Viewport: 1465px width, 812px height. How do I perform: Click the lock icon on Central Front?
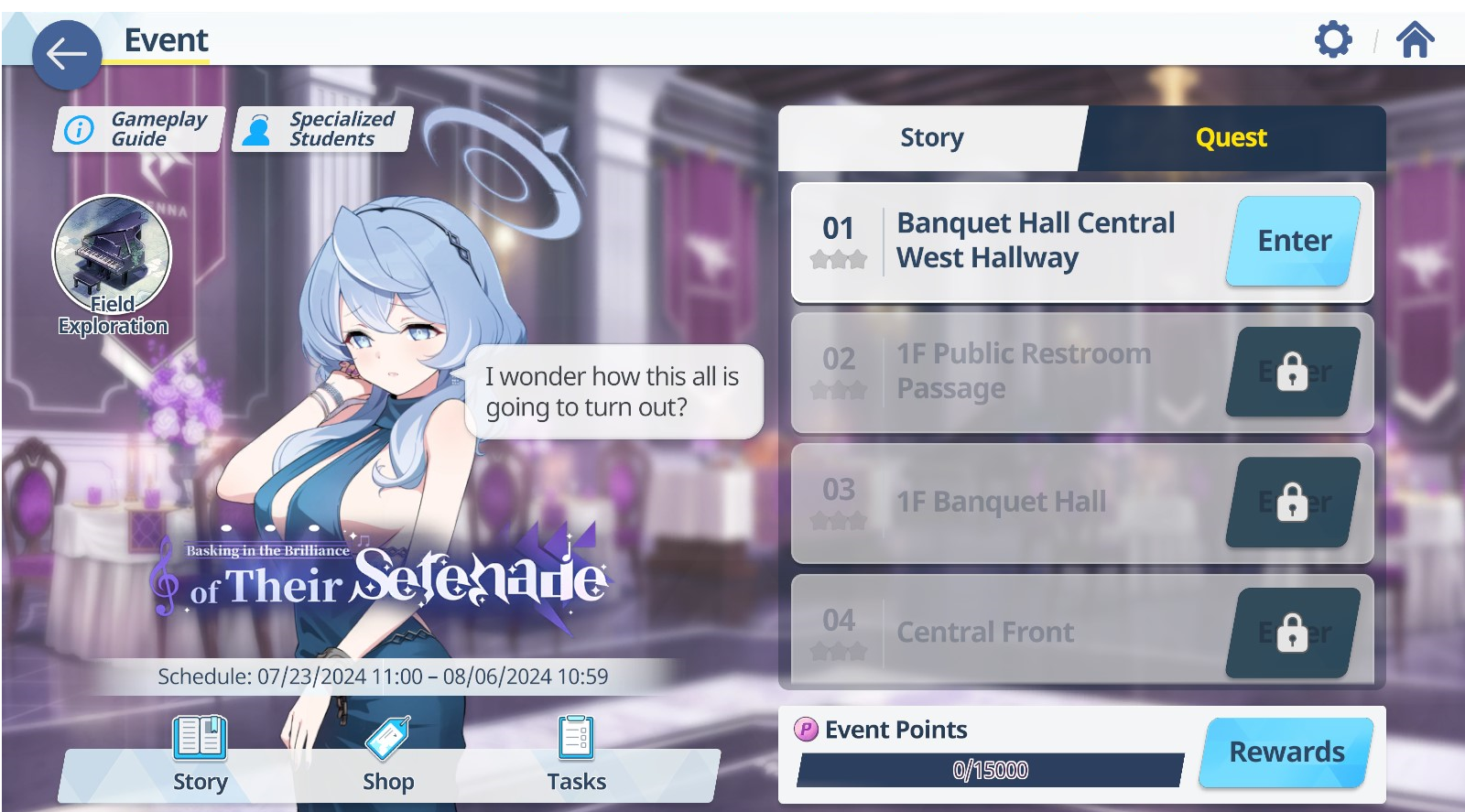[1291, 633]
